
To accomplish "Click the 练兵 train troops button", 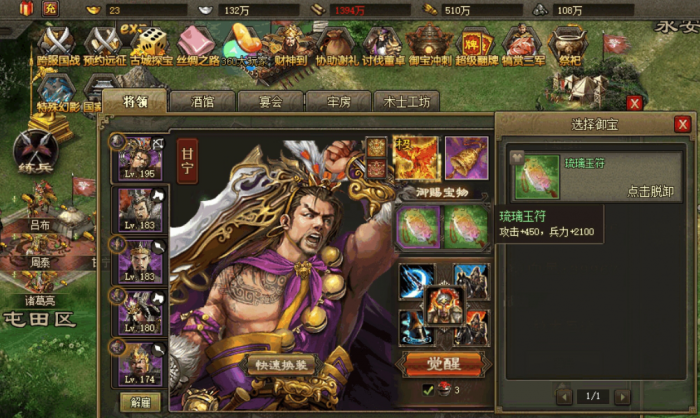I will [33, 154].
